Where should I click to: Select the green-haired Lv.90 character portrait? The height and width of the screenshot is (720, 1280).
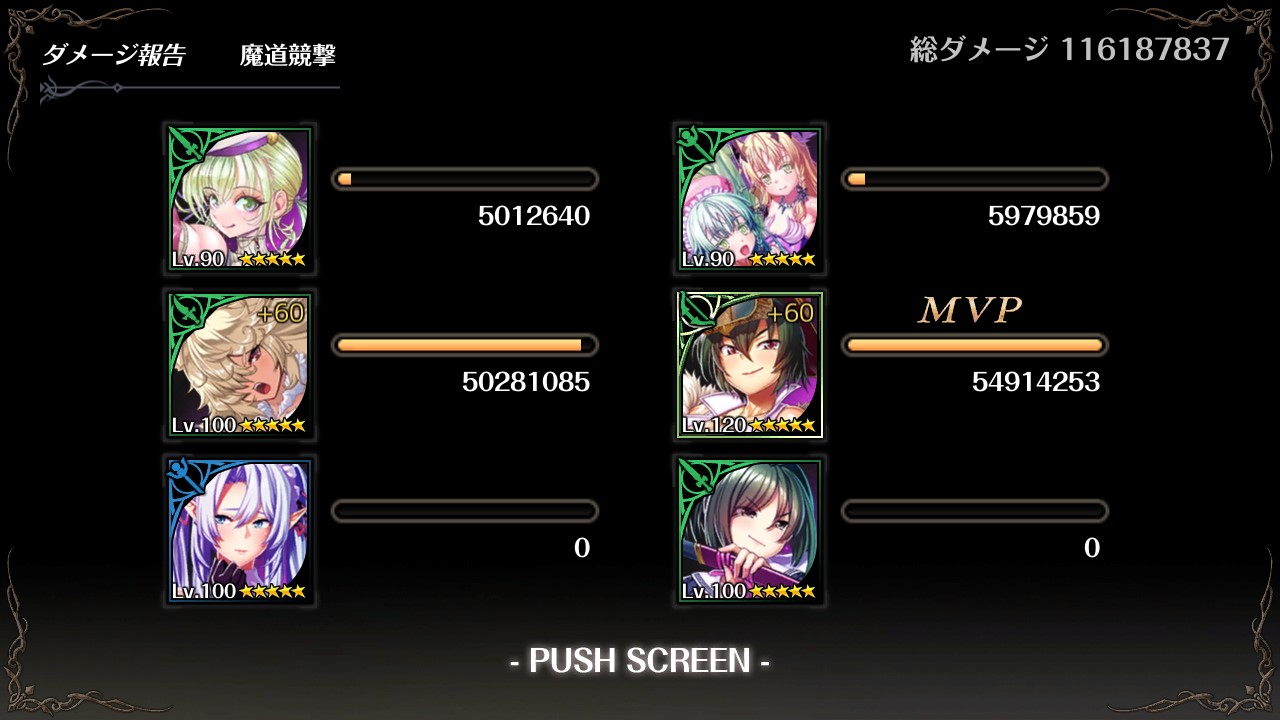tap(240, 199)
